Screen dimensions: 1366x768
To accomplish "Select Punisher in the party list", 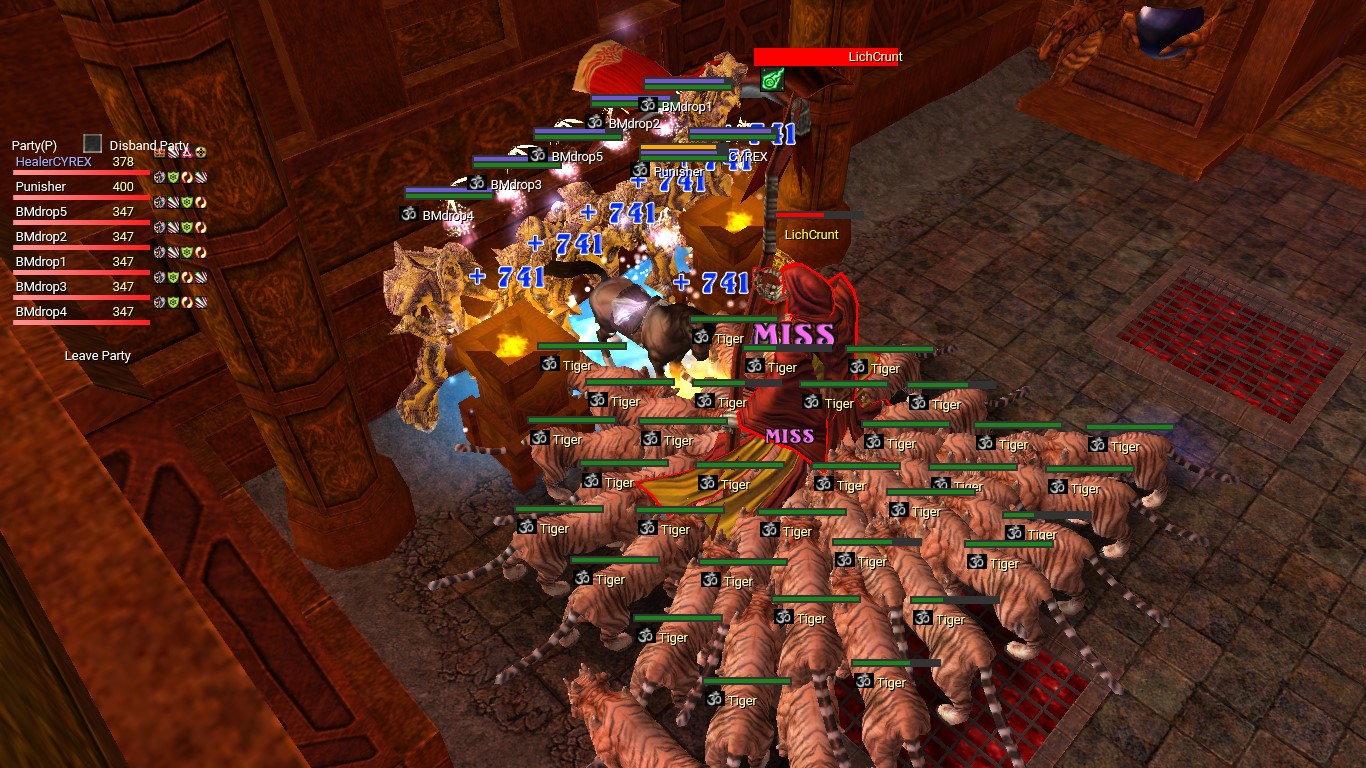I will 41,187.
